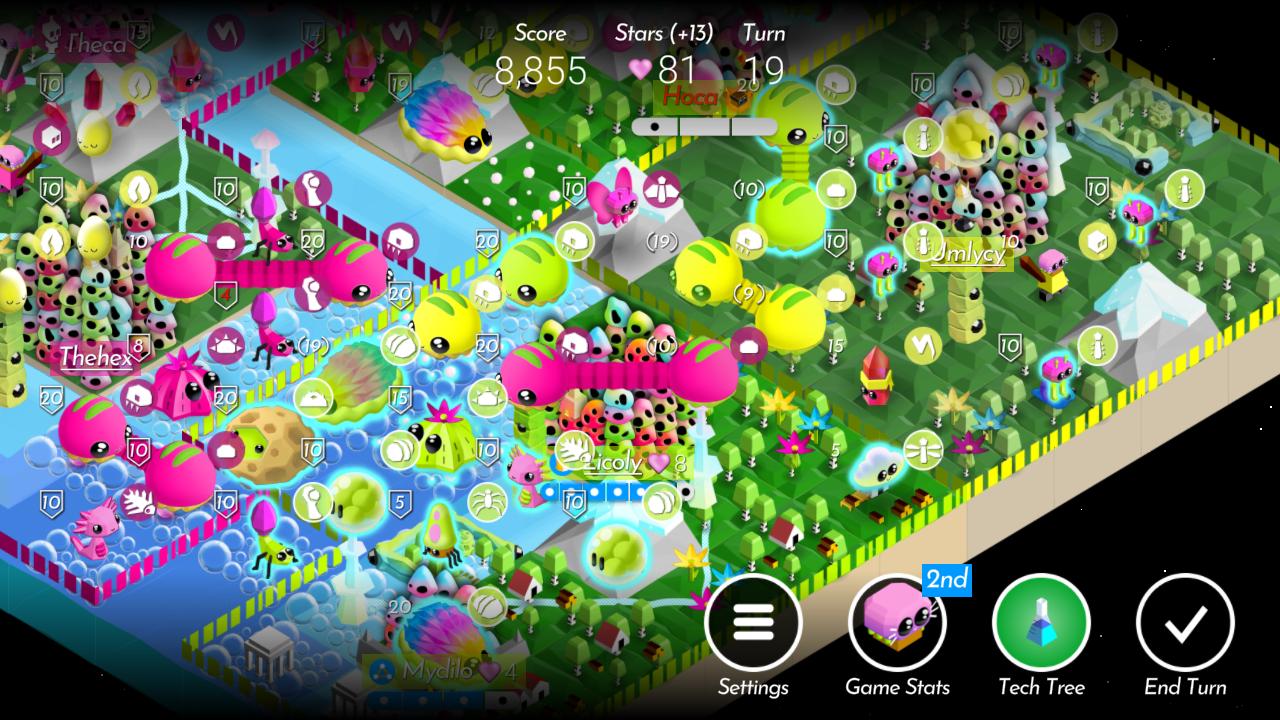Open the Settings hamburger icon
Image resolution: width=1280 pixels, height=720 pixels.
[x=755, y=622]
